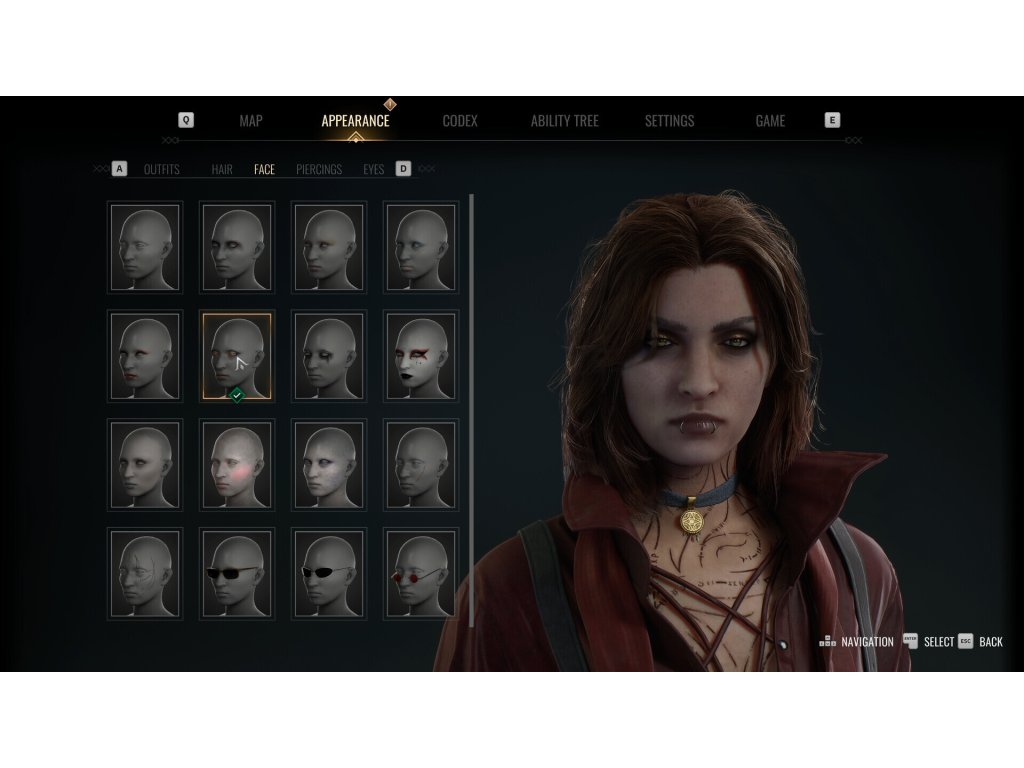Go to the Settings tab

[x=669, y=121]
